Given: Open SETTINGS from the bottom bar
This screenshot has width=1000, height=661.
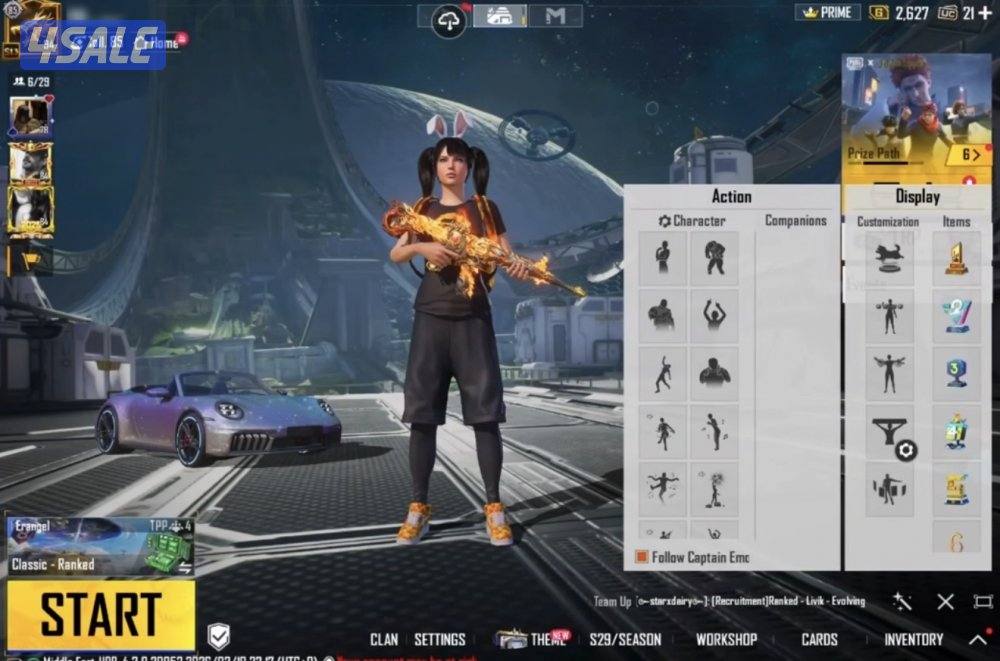Looking at the screenshot, I should (440, 639).
